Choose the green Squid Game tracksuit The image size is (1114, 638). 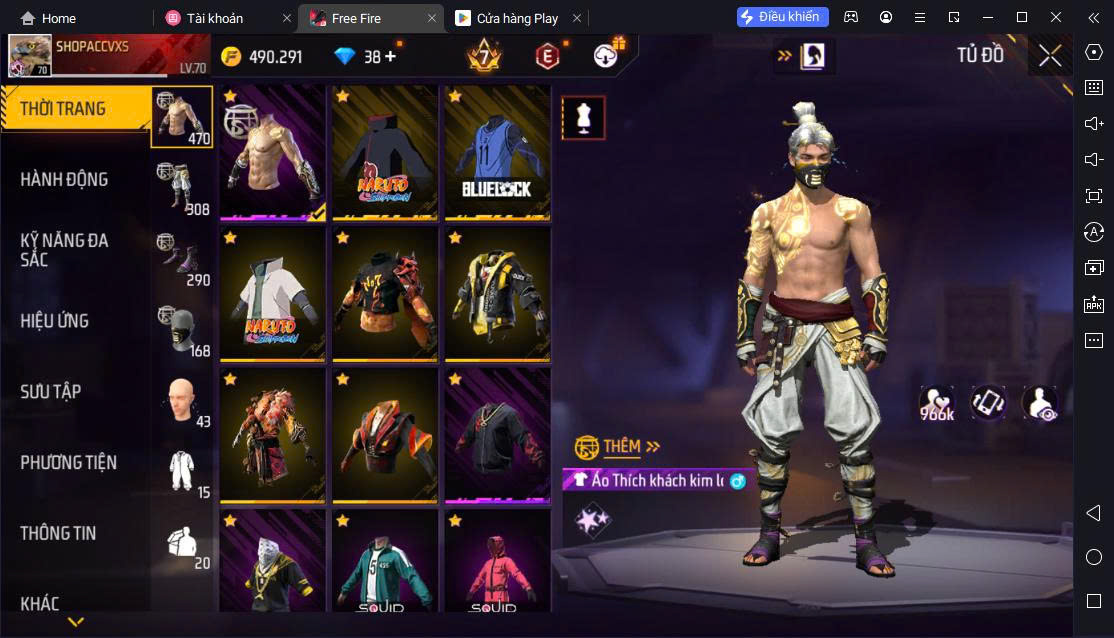pyautogui.click(x=385, y=563)
